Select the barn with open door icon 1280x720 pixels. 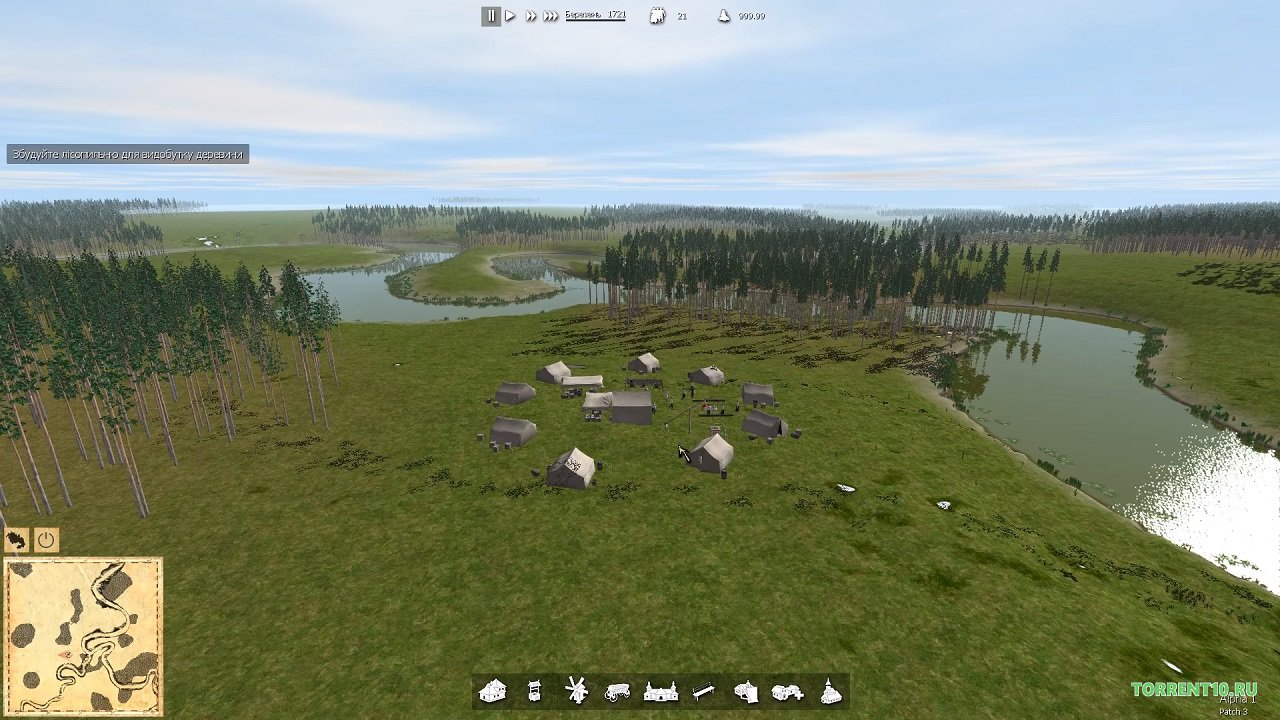(x=746, y=691)
